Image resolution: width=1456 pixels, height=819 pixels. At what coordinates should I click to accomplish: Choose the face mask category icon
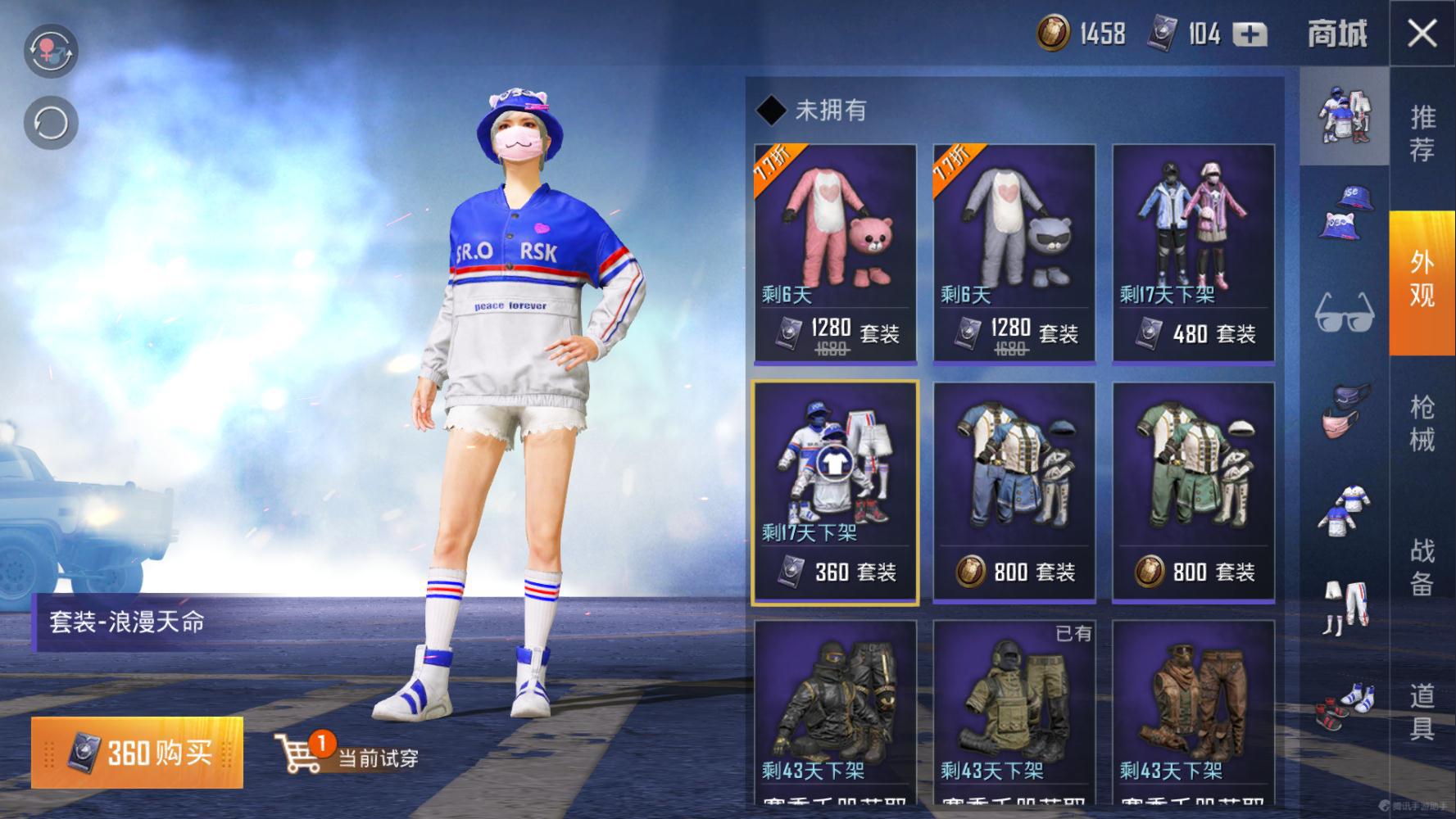(x=1344, y=411)
